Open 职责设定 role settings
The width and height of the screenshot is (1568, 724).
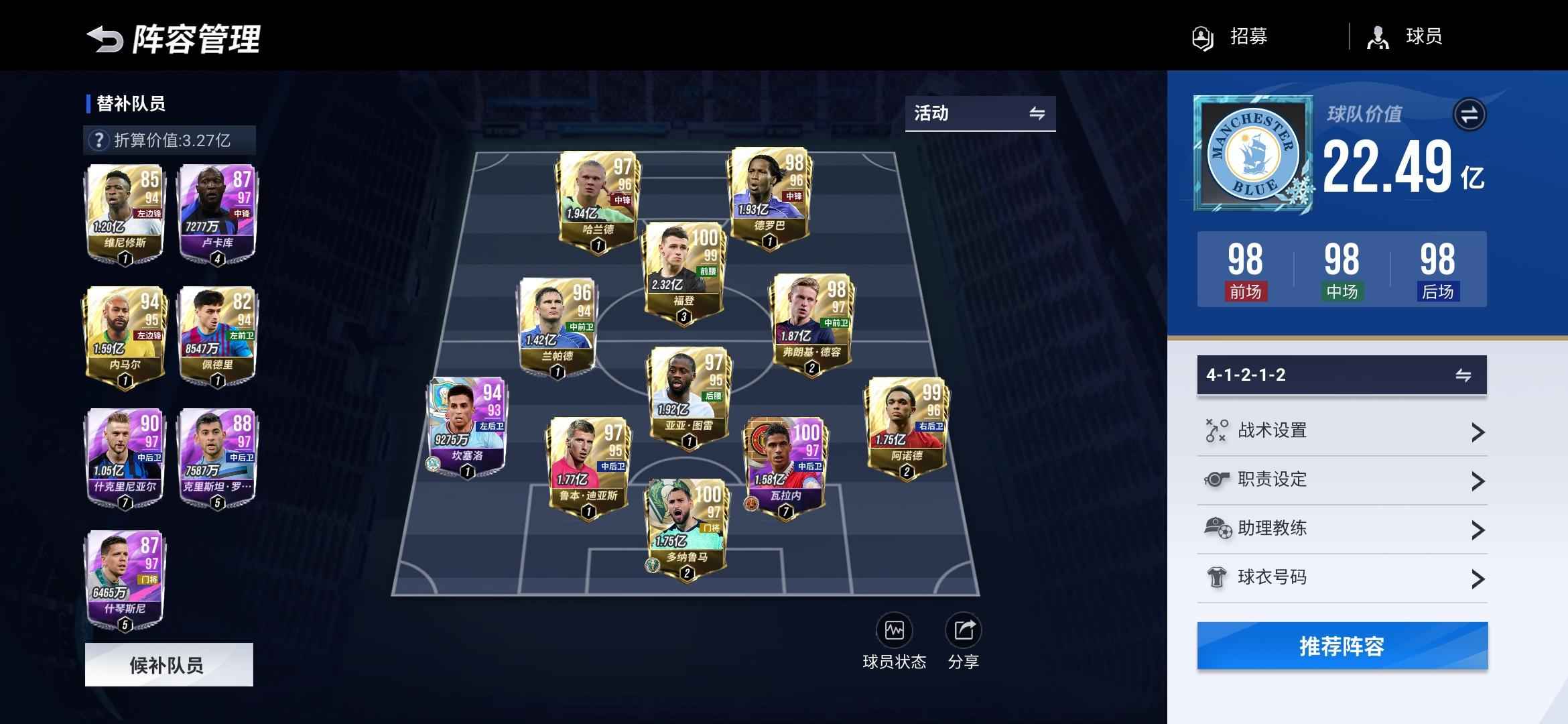click(x=1342, y=480)
